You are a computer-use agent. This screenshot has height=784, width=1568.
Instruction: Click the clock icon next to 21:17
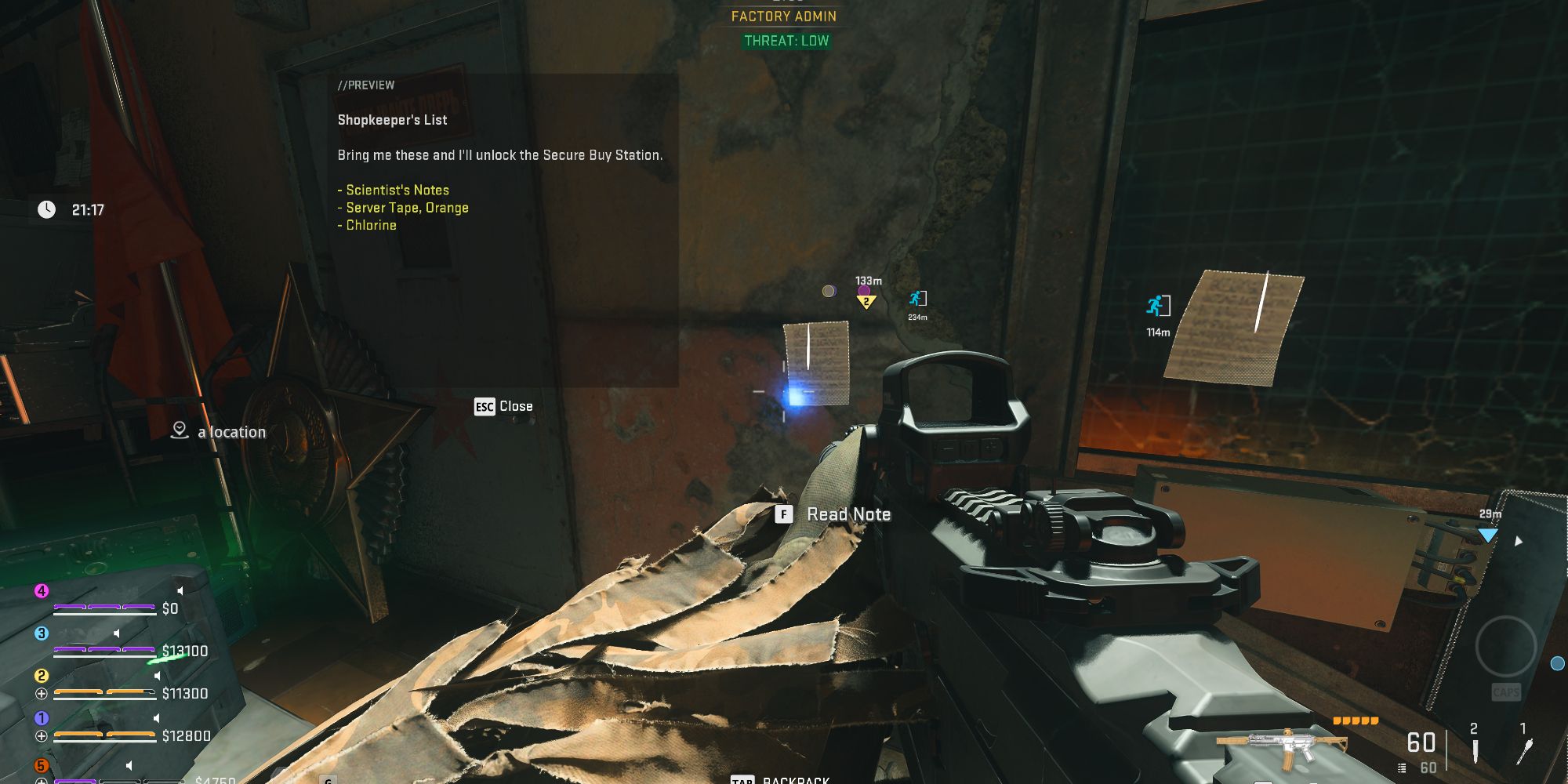coord(45,209)
